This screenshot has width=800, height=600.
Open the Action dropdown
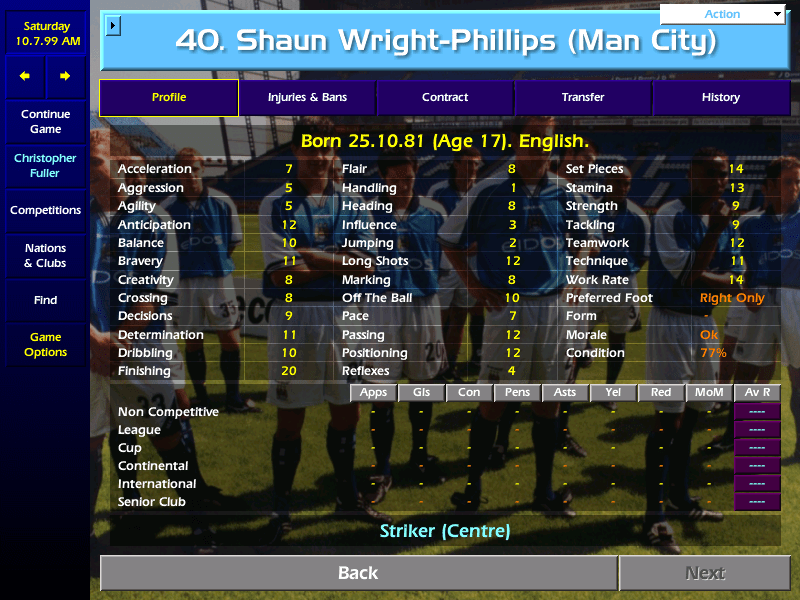coord(722,14)
